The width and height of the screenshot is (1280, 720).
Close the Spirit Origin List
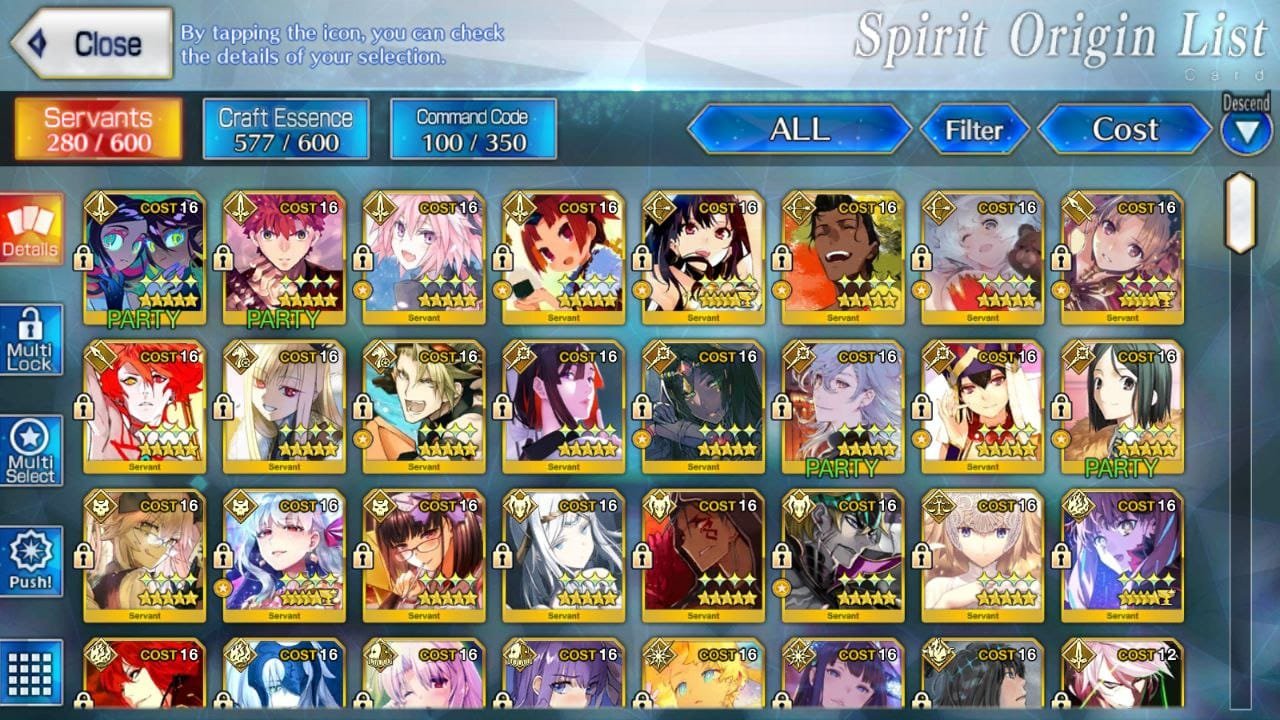pyautogui.click(x=92, y=43)
